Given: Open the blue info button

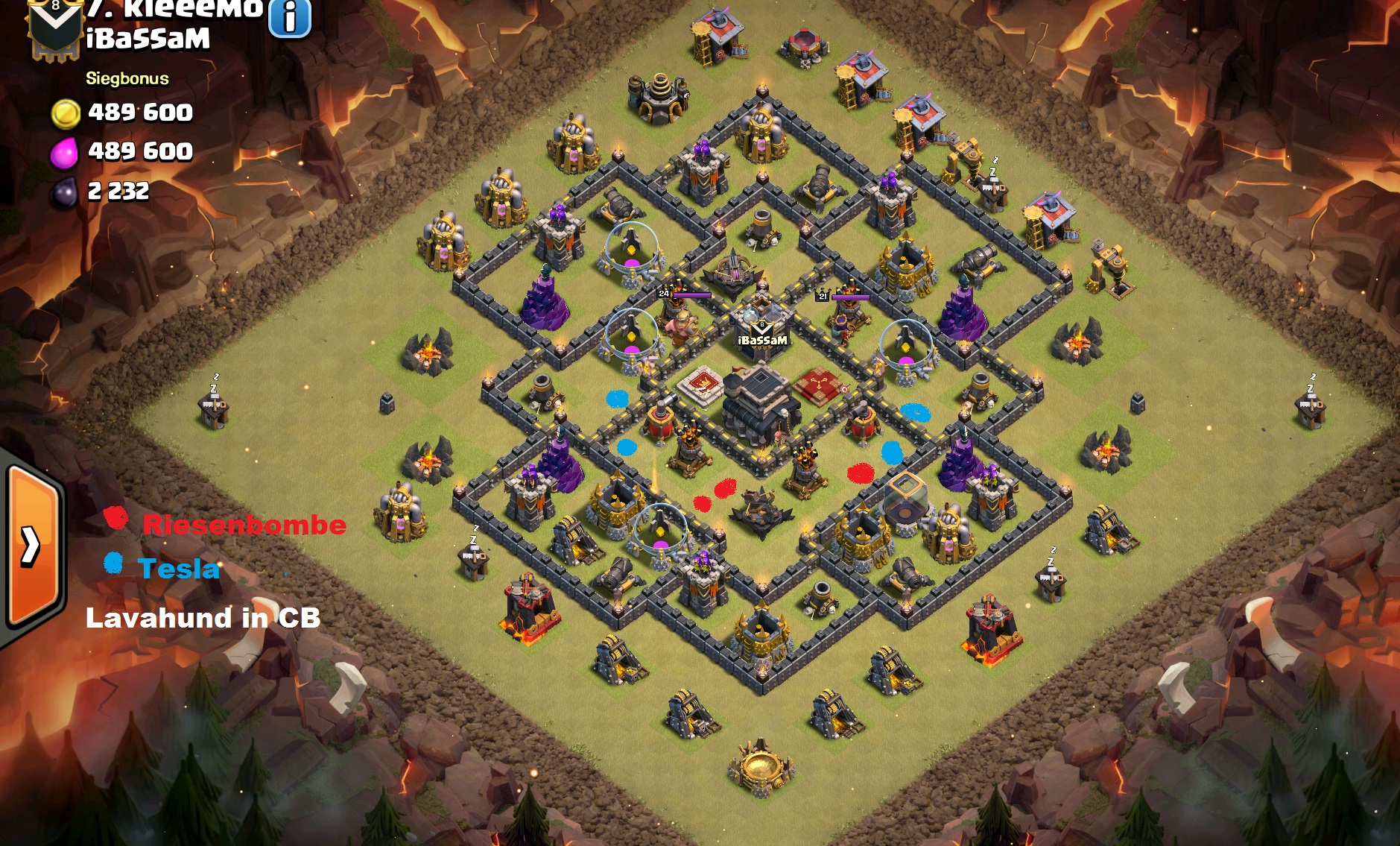Looking at the screenshot, I should (289, 17).
